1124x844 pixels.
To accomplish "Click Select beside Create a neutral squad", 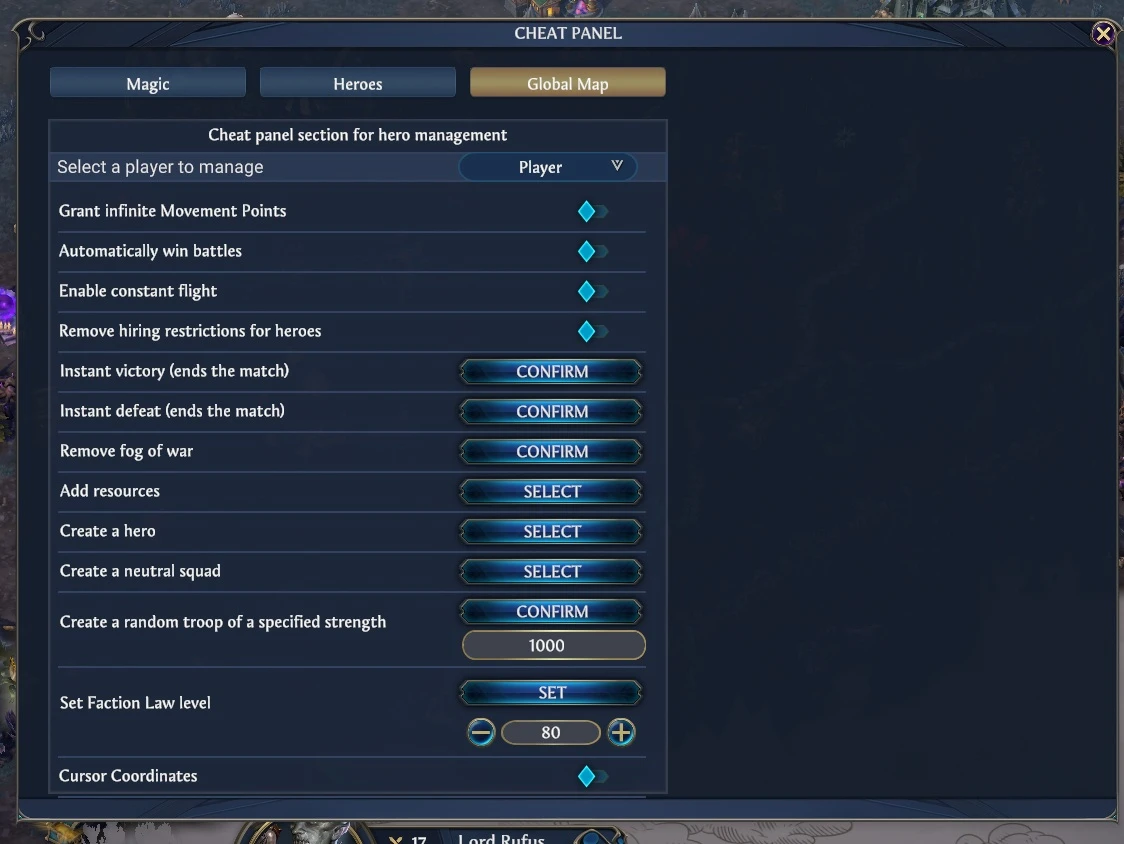I will (x=551, y=572).
